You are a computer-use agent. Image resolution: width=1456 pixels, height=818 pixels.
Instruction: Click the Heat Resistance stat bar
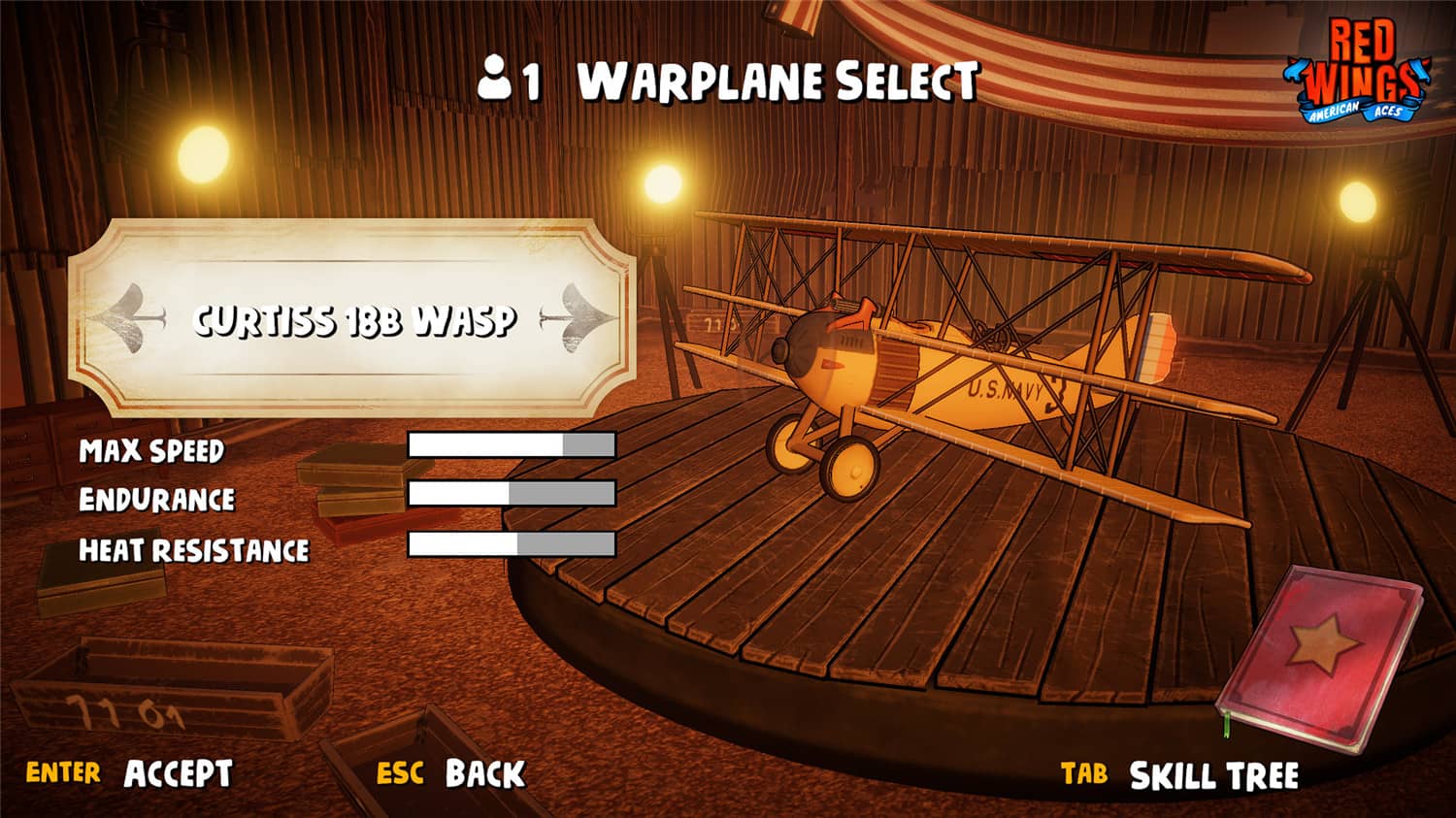(512, 545)
